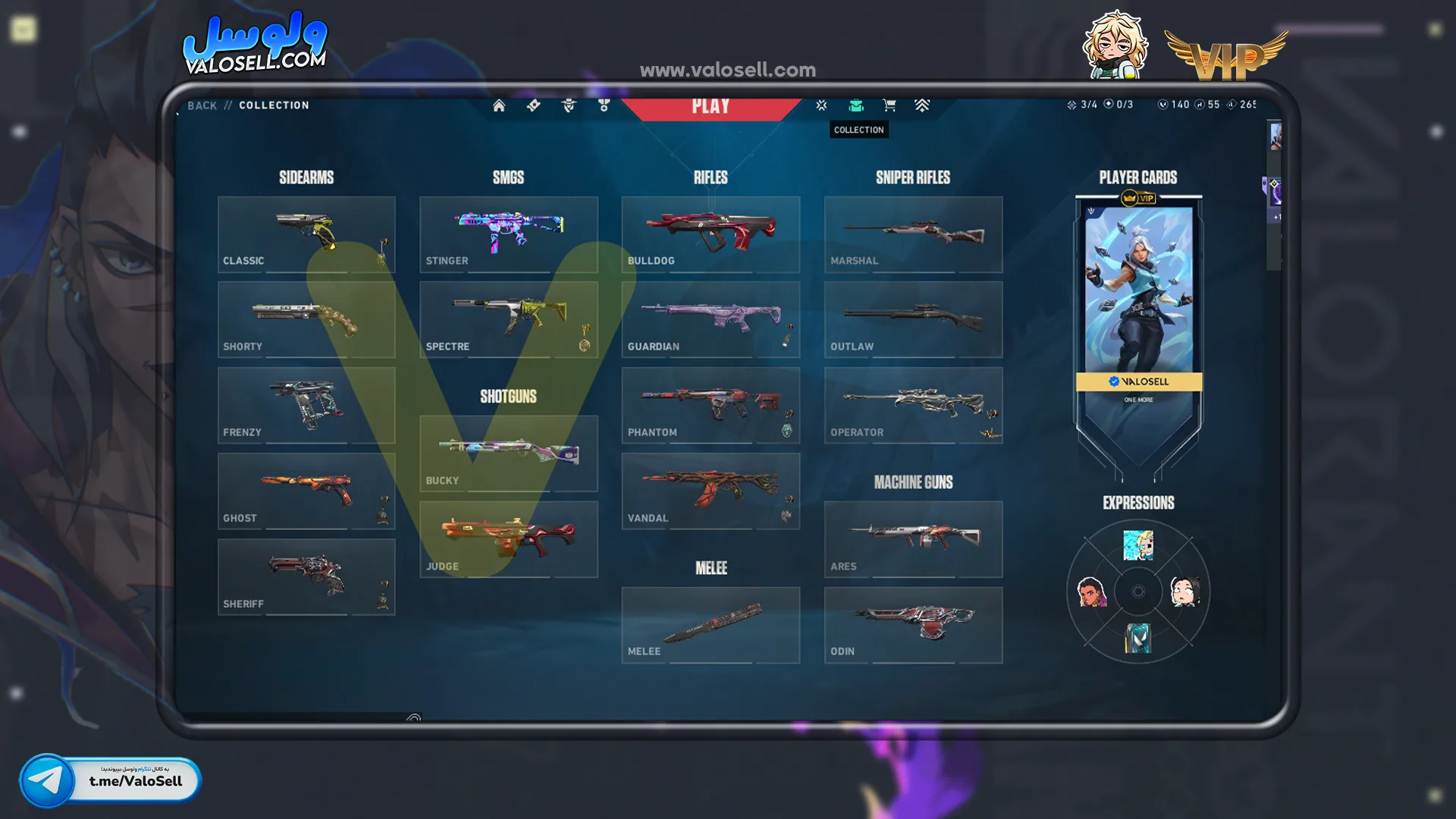This screenshot has height=819, width=1456.
Task: Open the Operator sniper slot
Action: pos(913,406)
